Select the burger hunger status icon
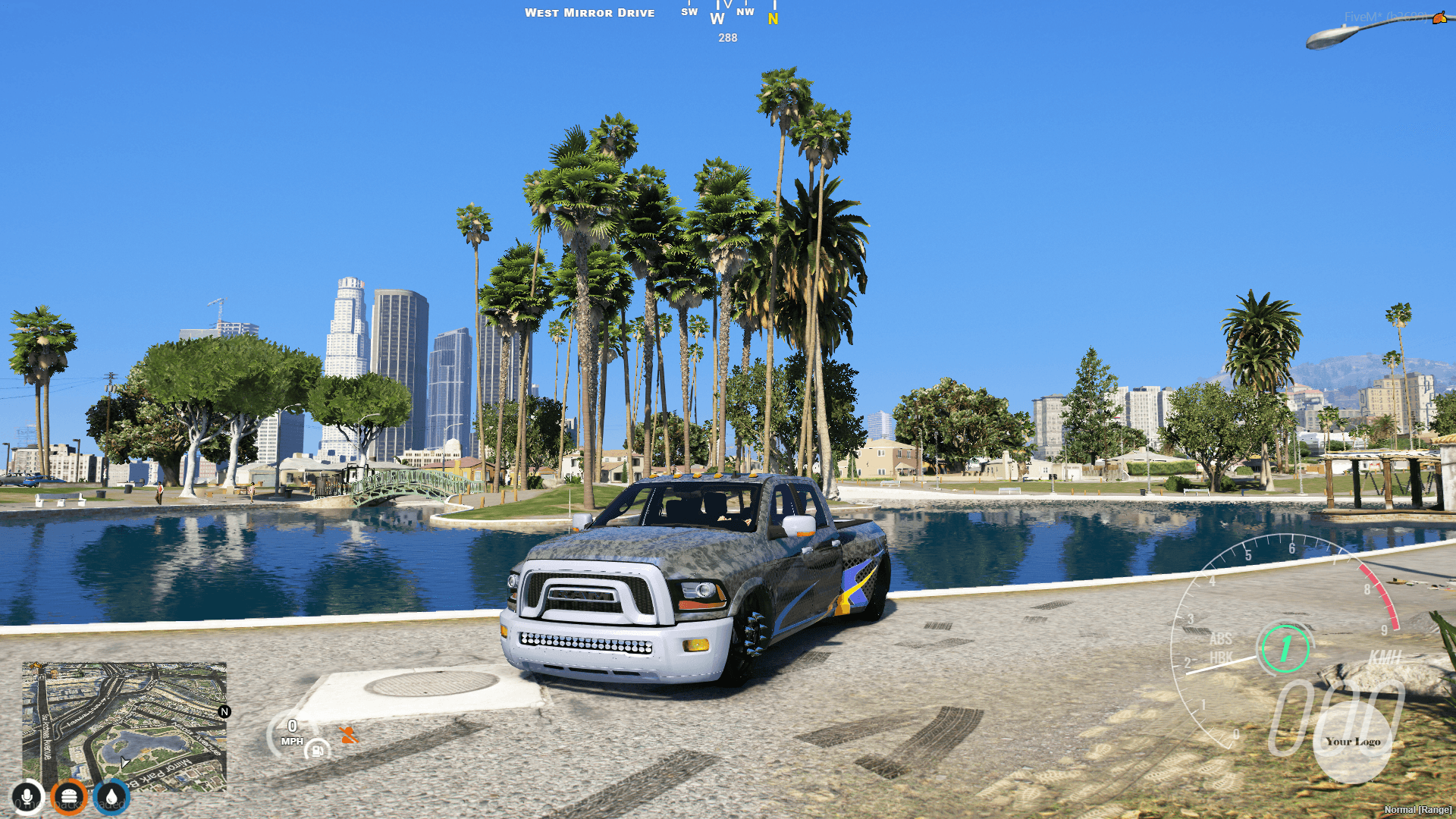1456x819 pixels. click(69, 797)
